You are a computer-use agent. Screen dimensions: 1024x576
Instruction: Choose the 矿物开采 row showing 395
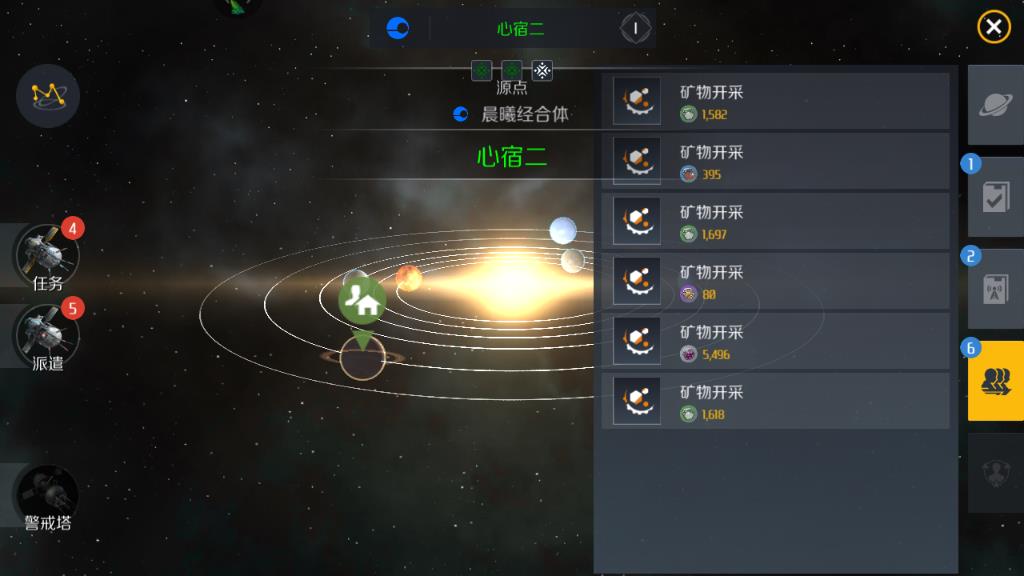coord(775,162)
